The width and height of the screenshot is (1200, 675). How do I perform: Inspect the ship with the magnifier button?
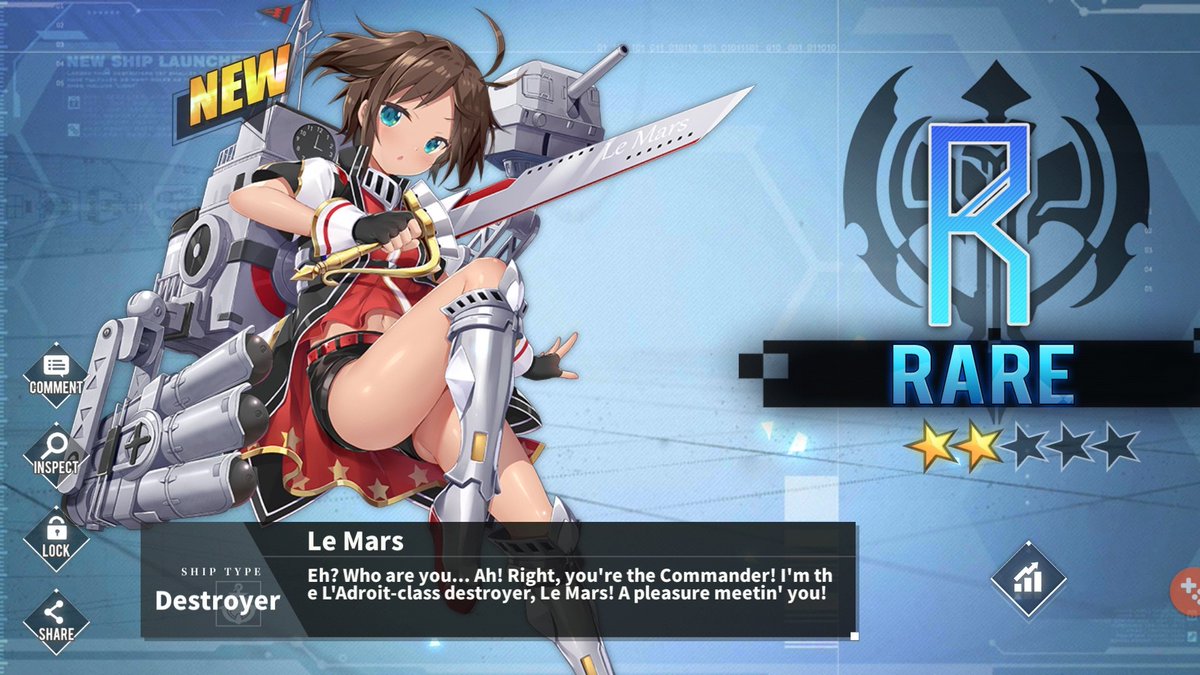(x=56, y=455)
